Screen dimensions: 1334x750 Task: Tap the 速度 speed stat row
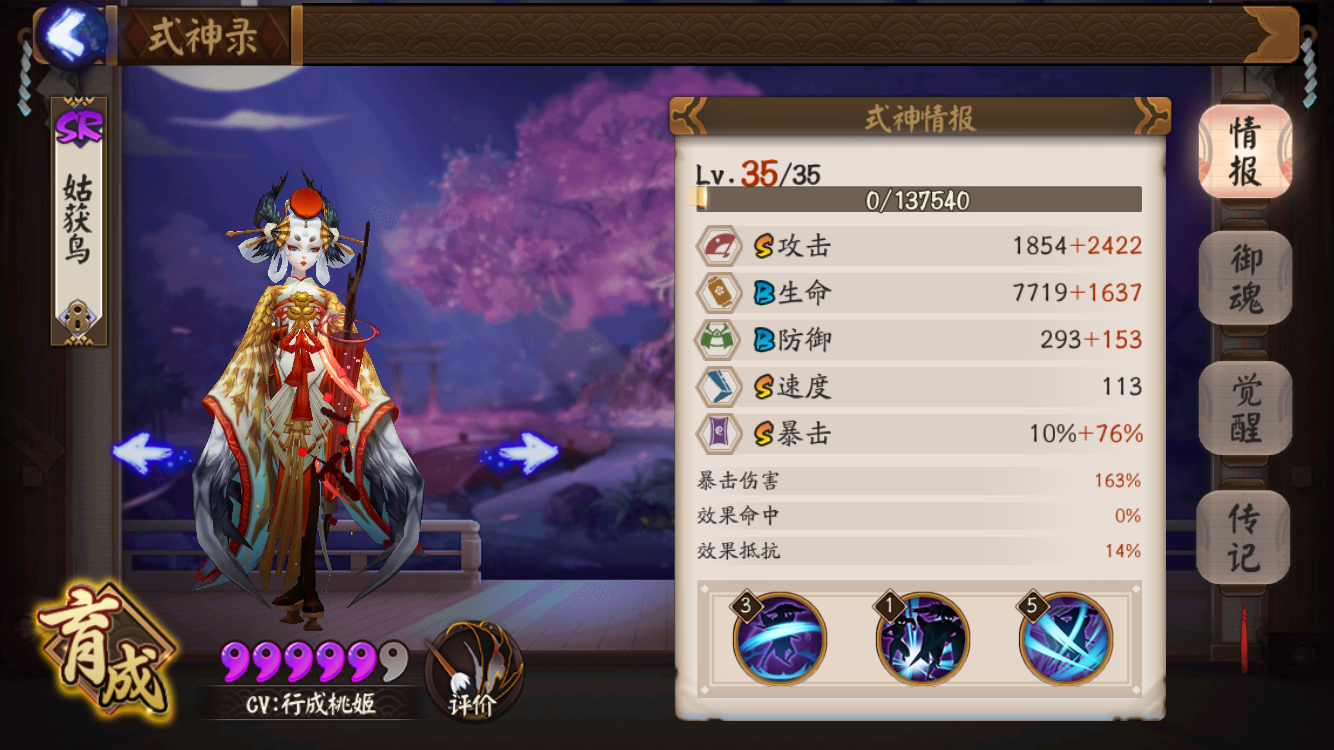point(919,387)
